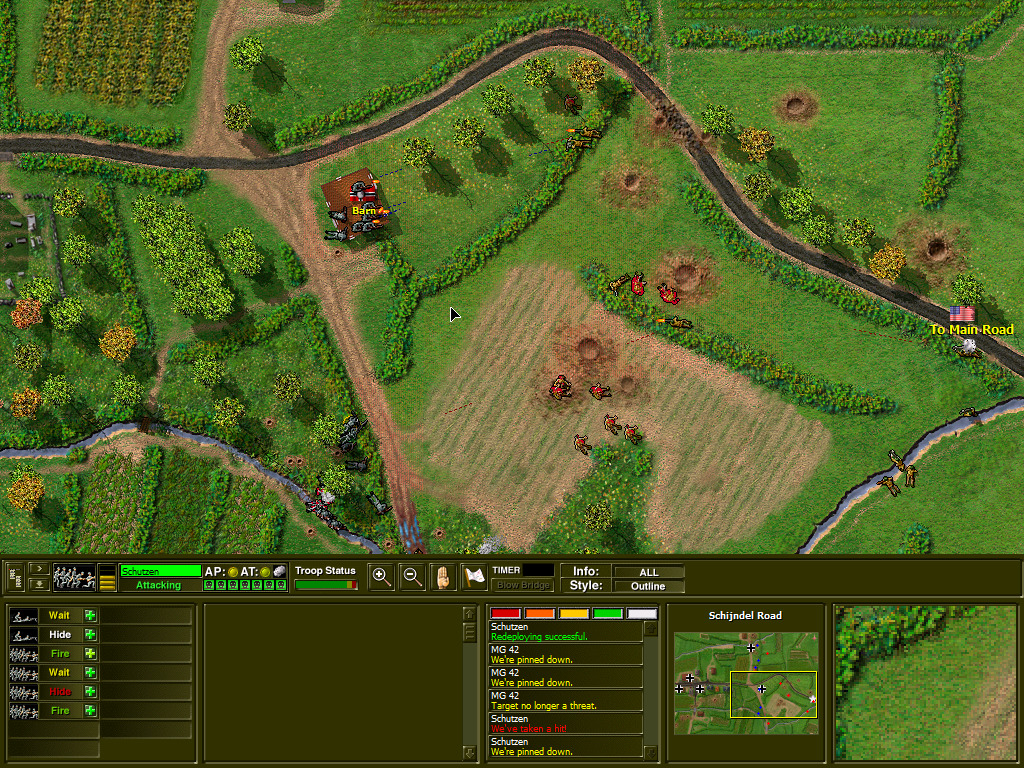
Task: Select the orange message filter swatch
Action: [x=540, y=613]
